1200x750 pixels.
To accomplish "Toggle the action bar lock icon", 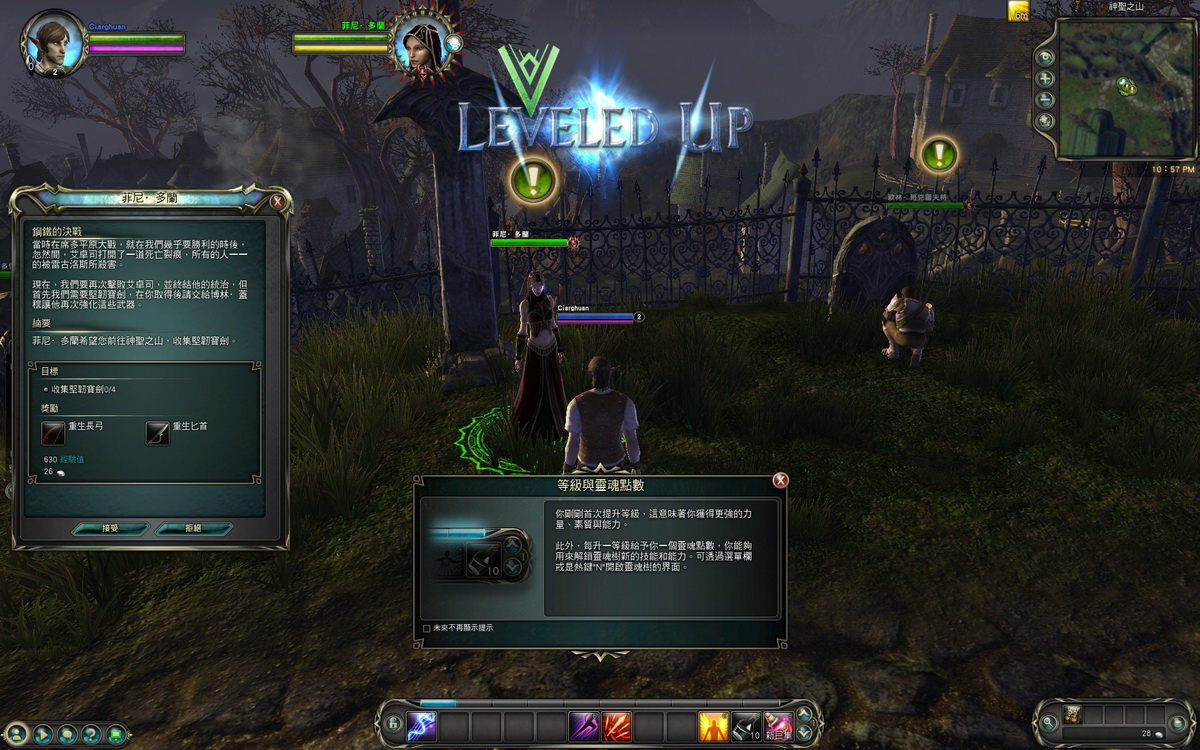I will click(x=393, y=724).
